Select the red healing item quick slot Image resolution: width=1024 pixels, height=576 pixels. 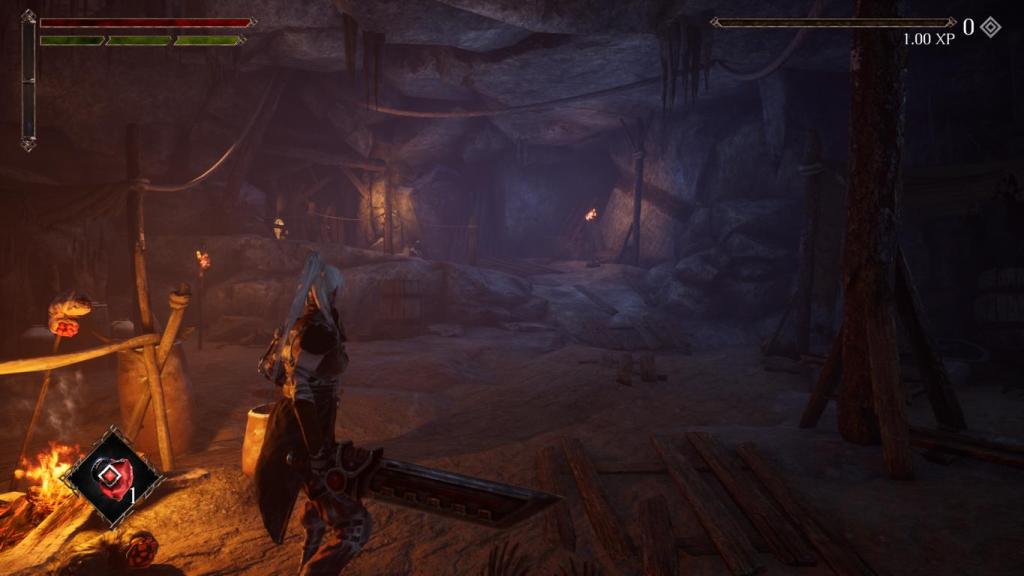[112, 476]
